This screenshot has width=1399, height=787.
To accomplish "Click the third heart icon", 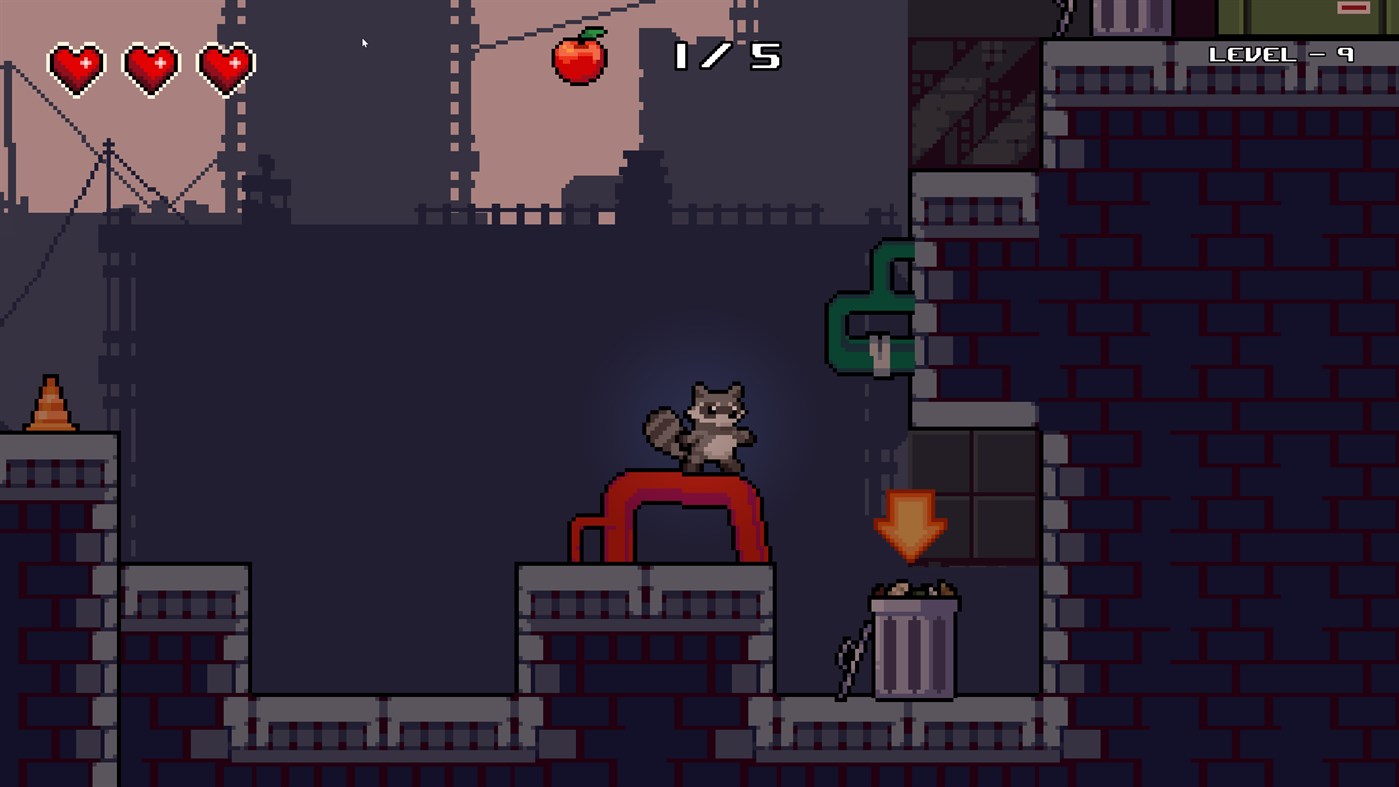I will pos(226,68).
